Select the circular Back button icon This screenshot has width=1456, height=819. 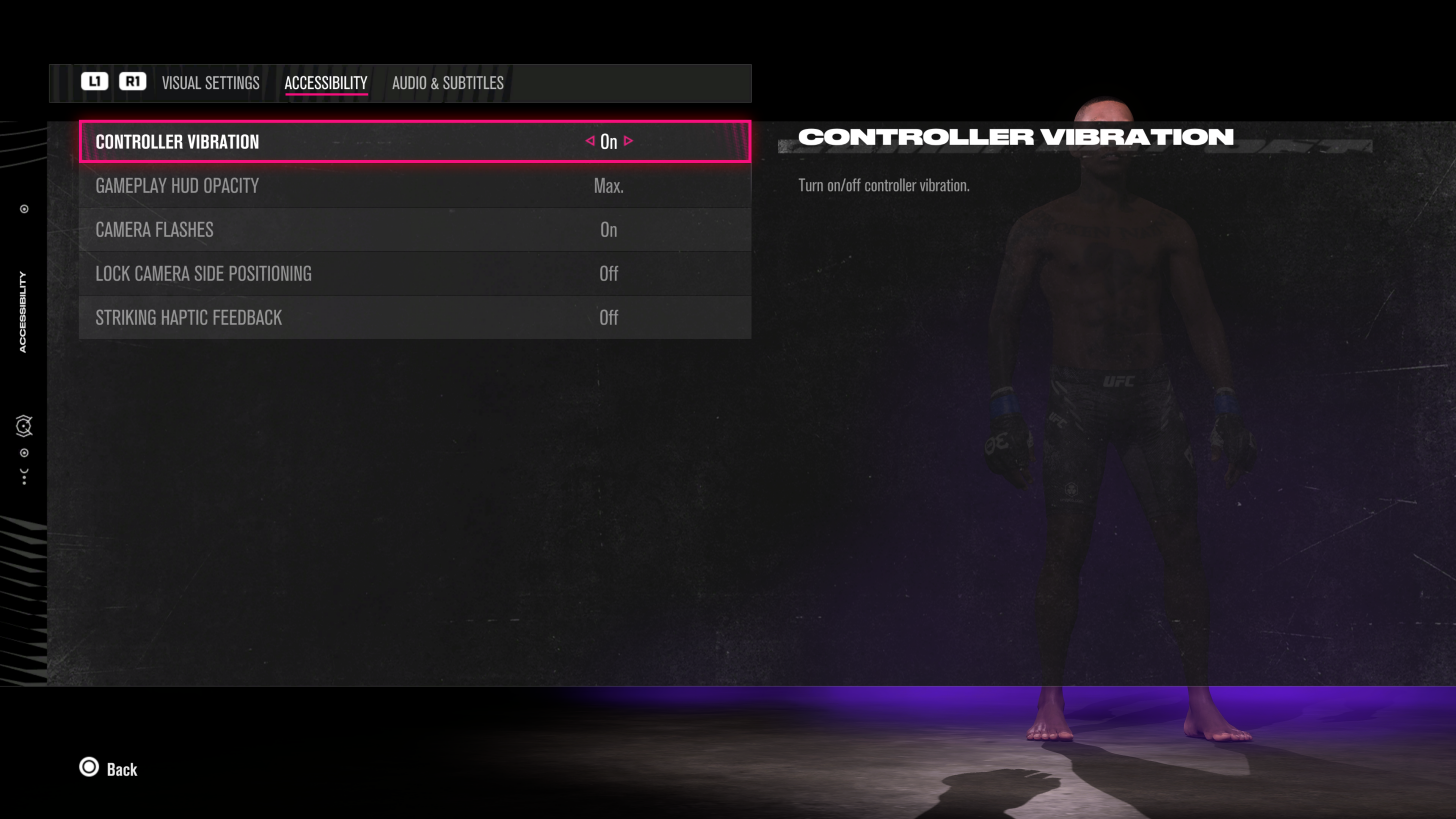89,767
